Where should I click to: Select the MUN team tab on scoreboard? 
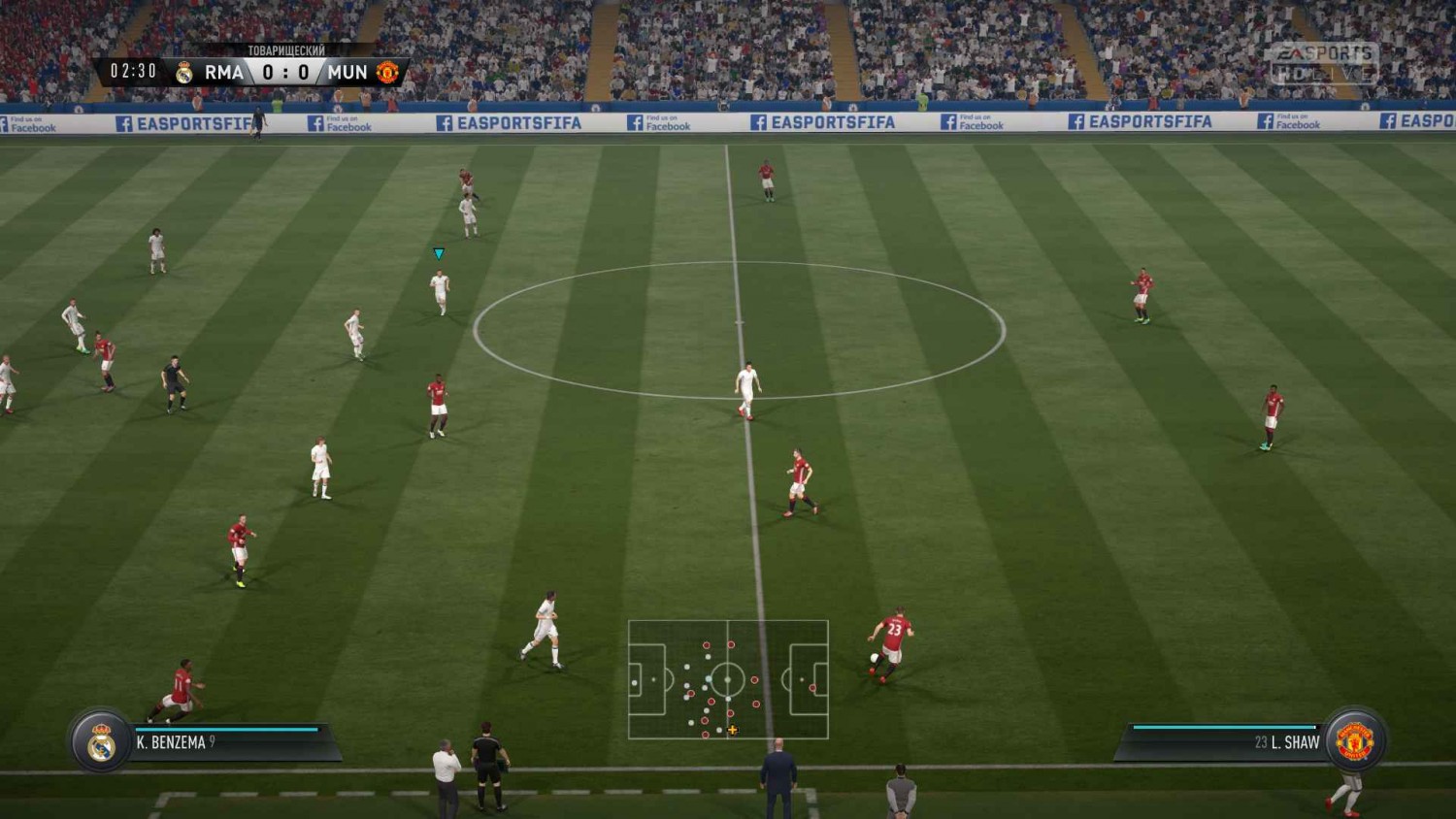pyautogui.click(x=347, y=72)
